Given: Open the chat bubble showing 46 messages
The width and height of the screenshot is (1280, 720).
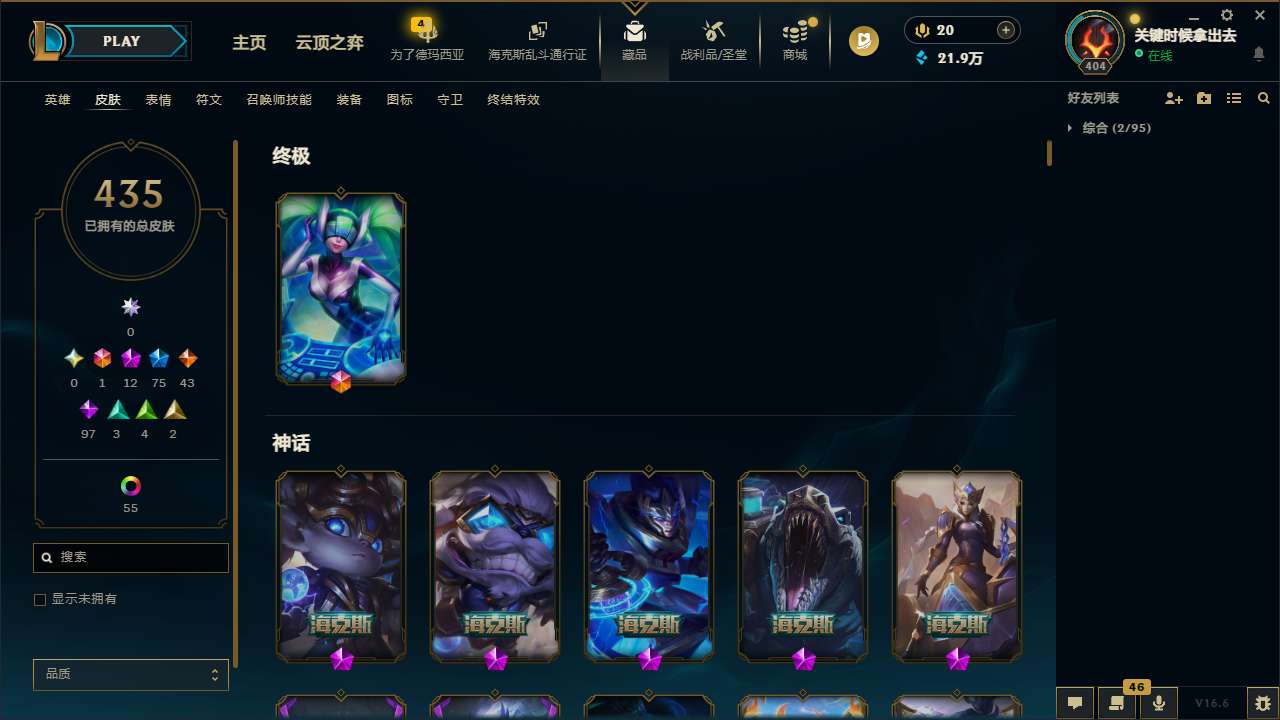Looking at the screenshot, I should (1115, 701).
